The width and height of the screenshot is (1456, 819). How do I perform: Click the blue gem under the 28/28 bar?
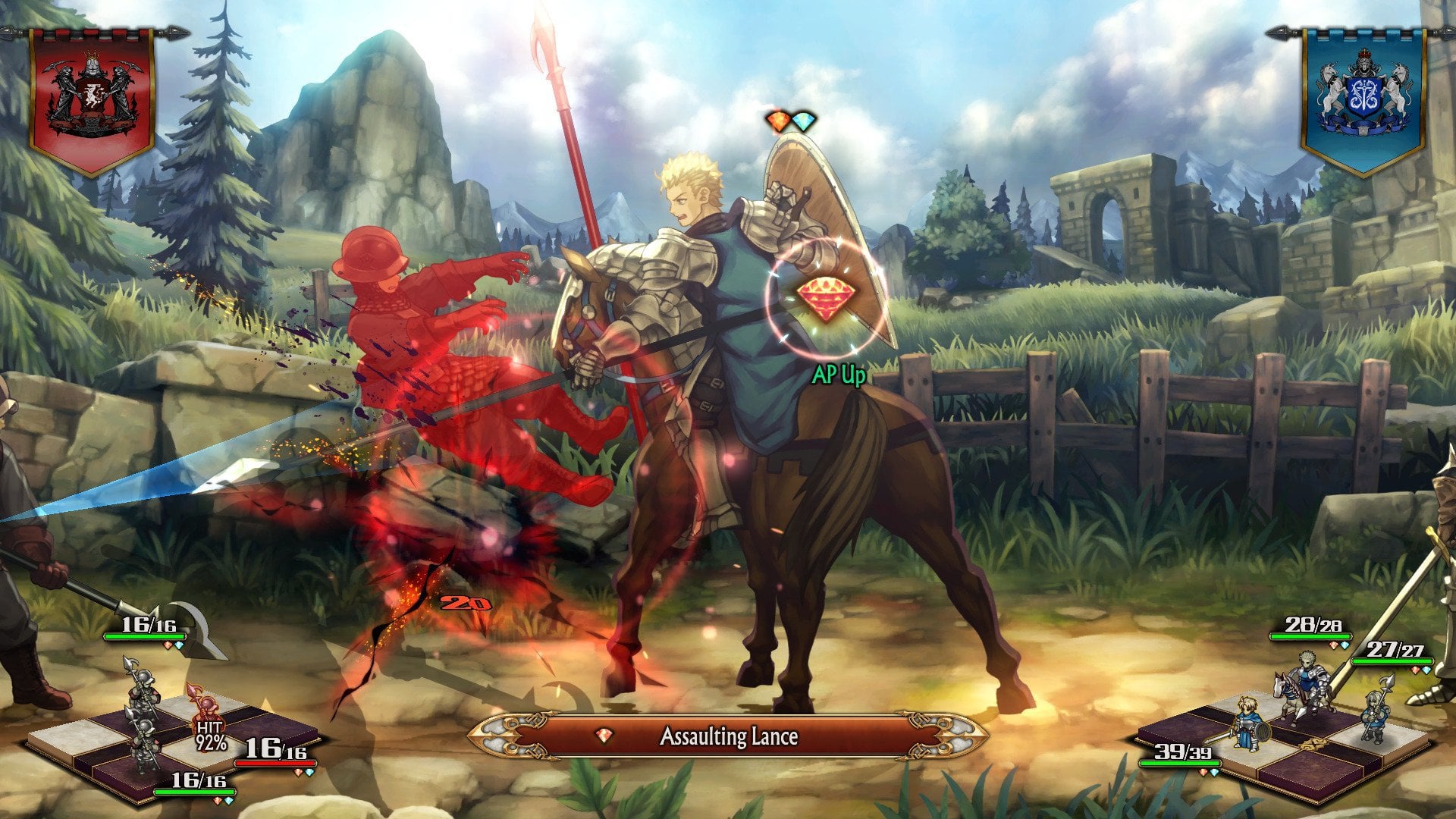tap(1344, 644)
